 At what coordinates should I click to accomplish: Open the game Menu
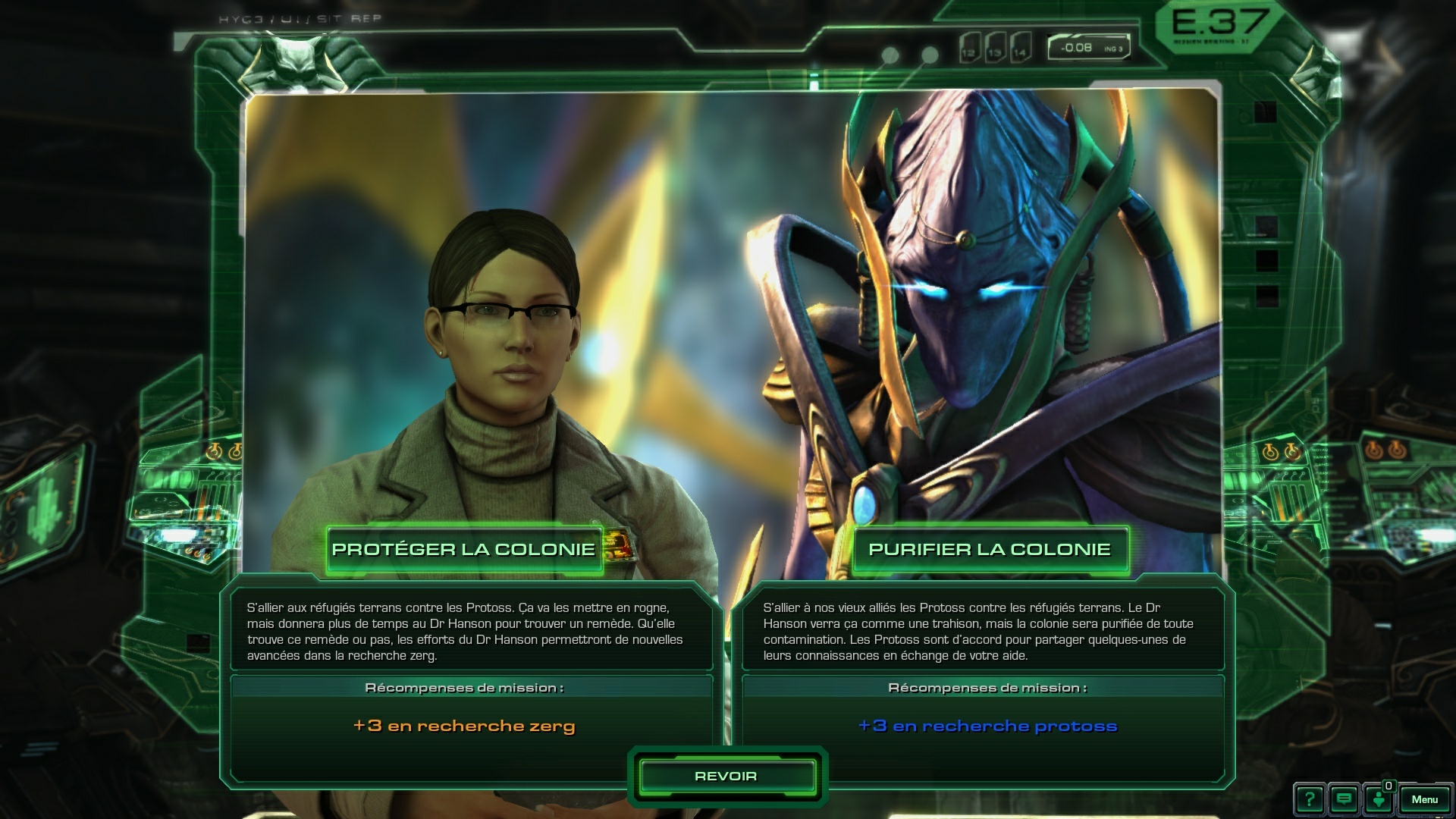pyautogui.click(x=1424, y=799)
